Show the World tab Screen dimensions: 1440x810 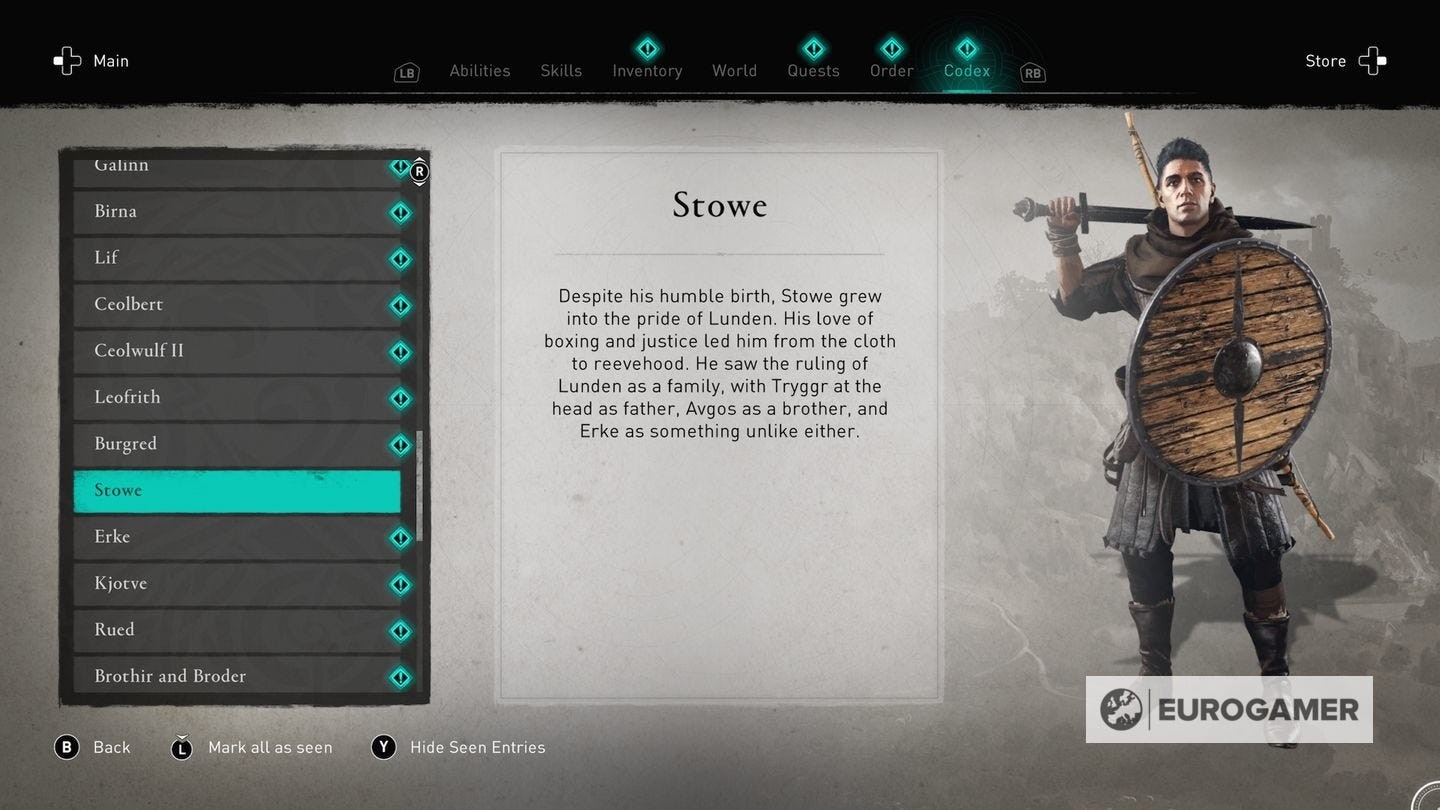(734, 71)
